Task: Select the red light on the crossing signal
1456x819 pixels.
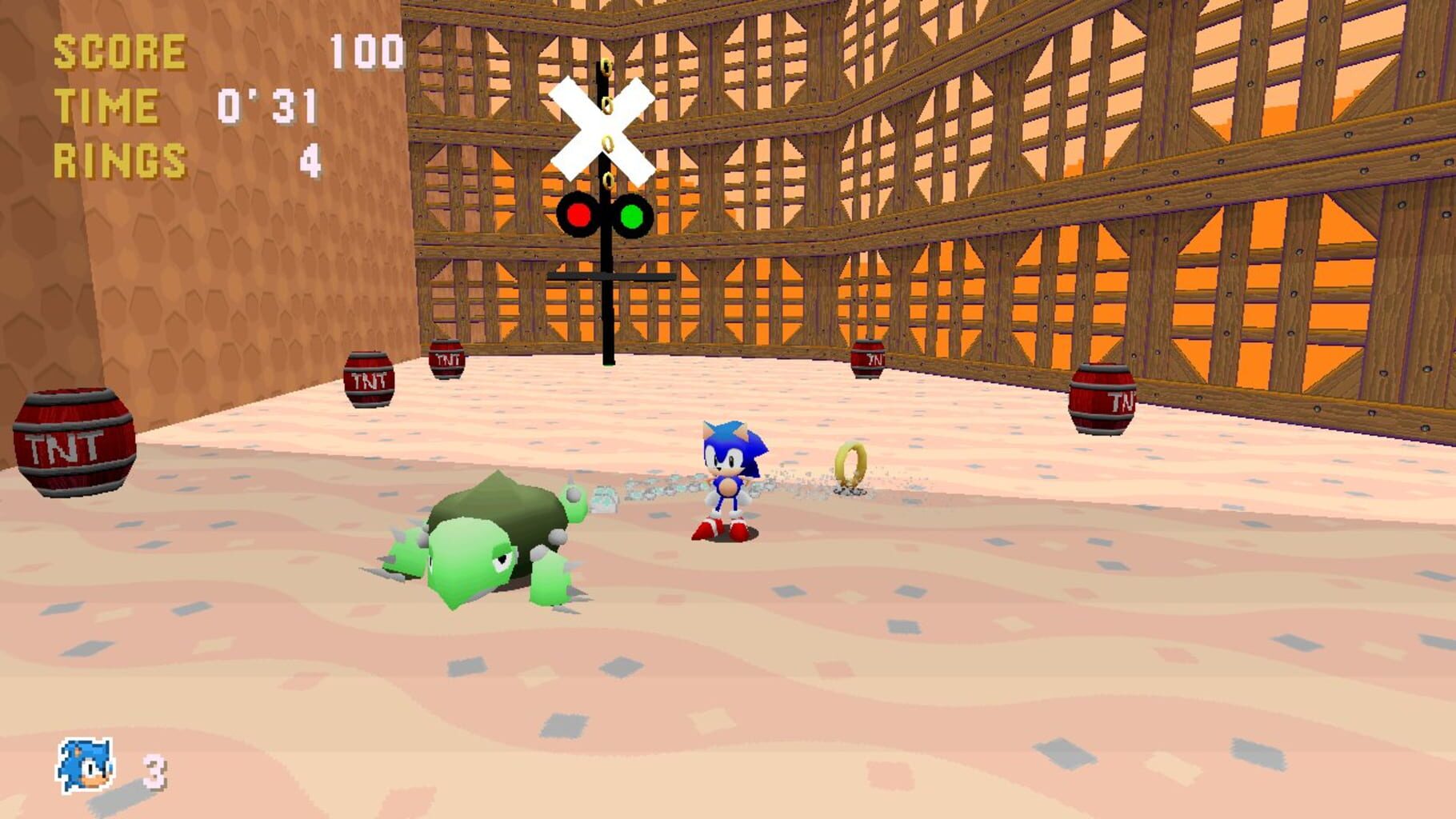Action: point(578,214)
